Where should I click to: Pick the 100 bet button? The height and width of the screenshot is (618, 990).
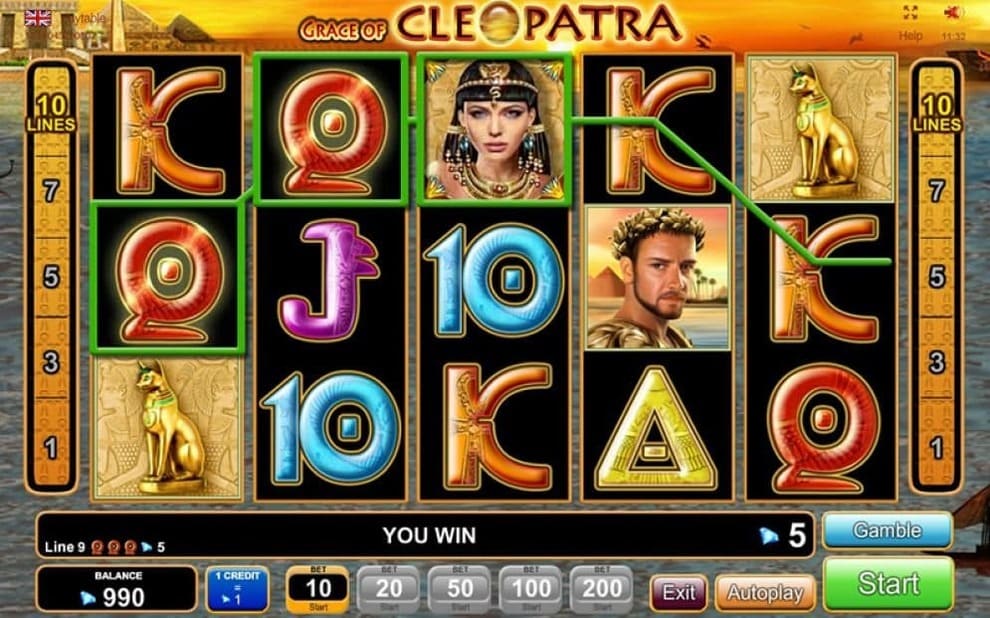(531, 589)
